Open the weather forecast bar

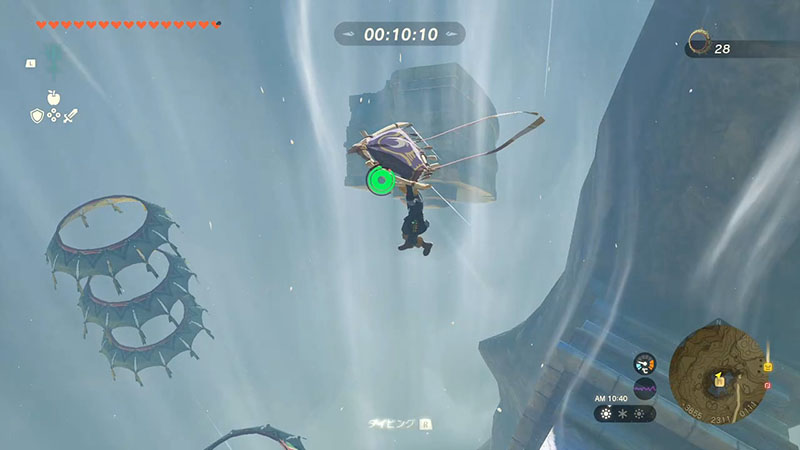click(625, 412)
